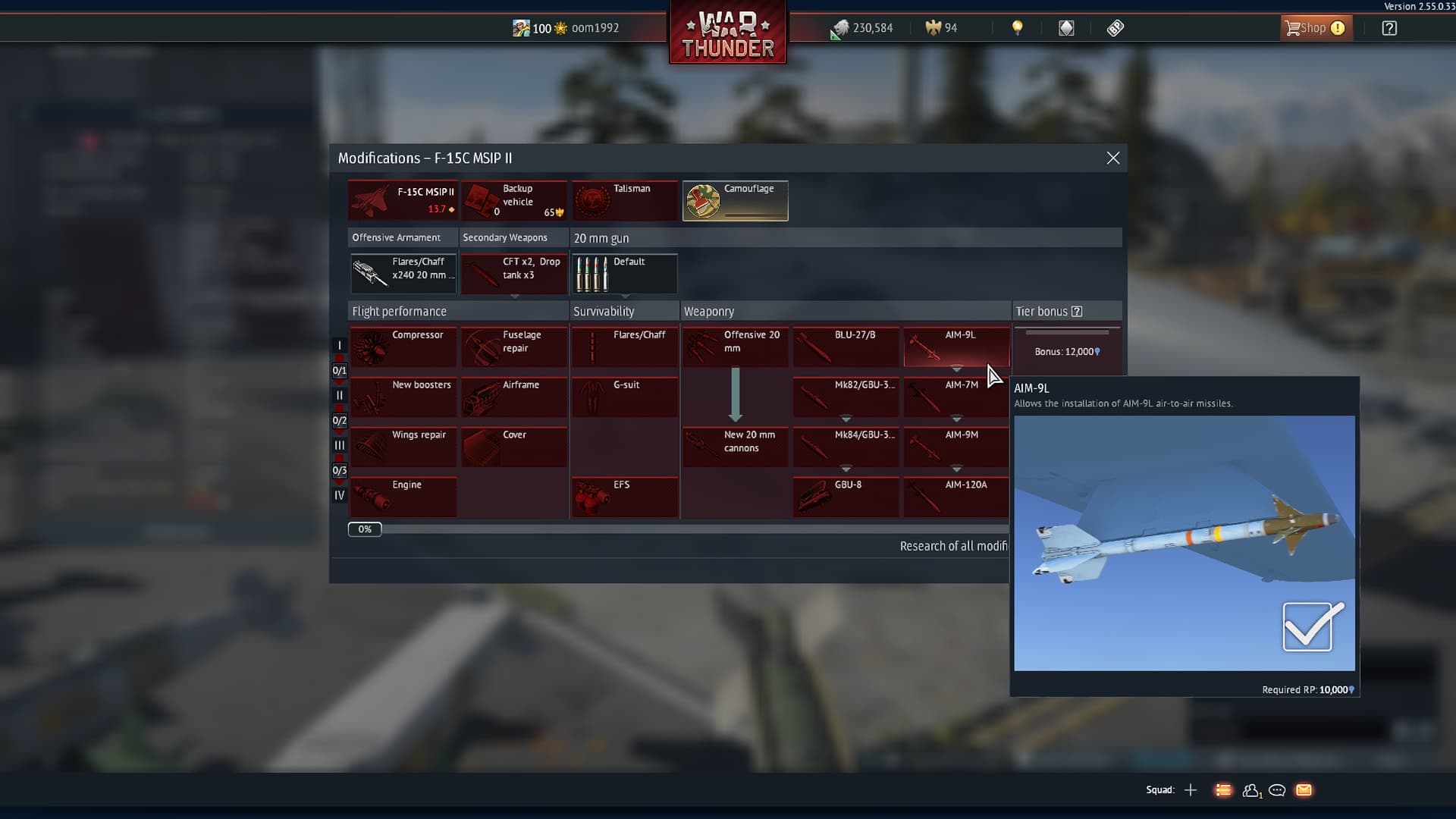Screen dimensions: 1456x819
Task: Open in-game mail from the bottom toolbar
Action: click(1304, 790)
